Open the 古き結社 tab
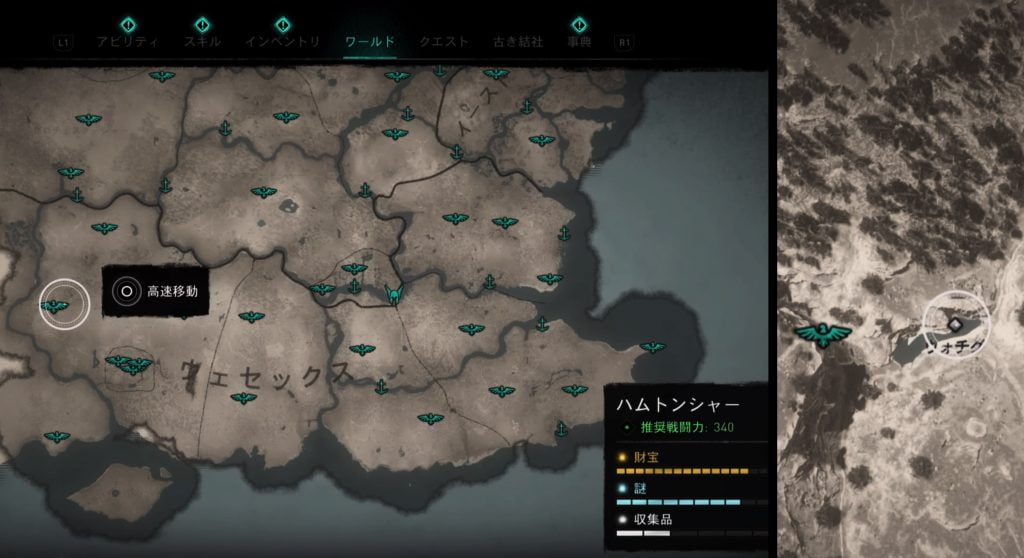The width and height of the screenshot is (1024, 558). pyautogui.click(x=518, y=42)
